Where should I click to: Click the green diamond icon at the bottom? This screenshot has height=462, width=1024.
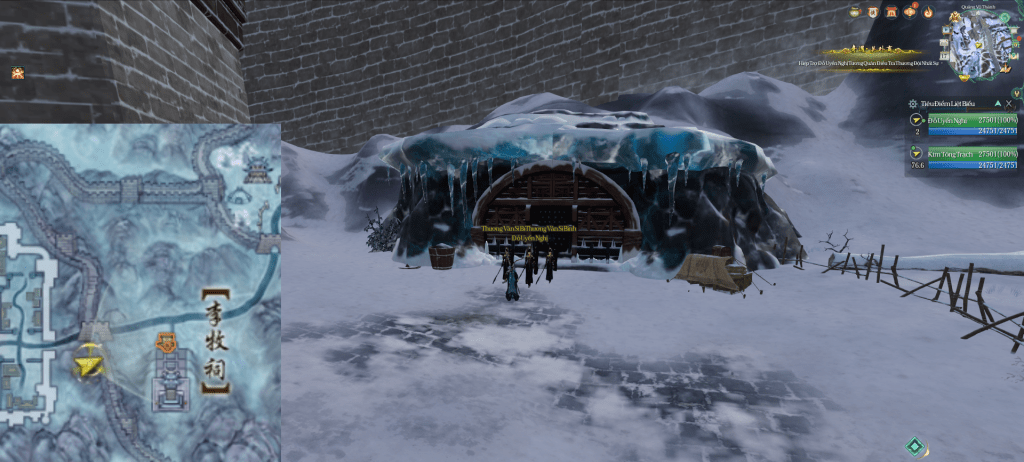click(914, 446)
